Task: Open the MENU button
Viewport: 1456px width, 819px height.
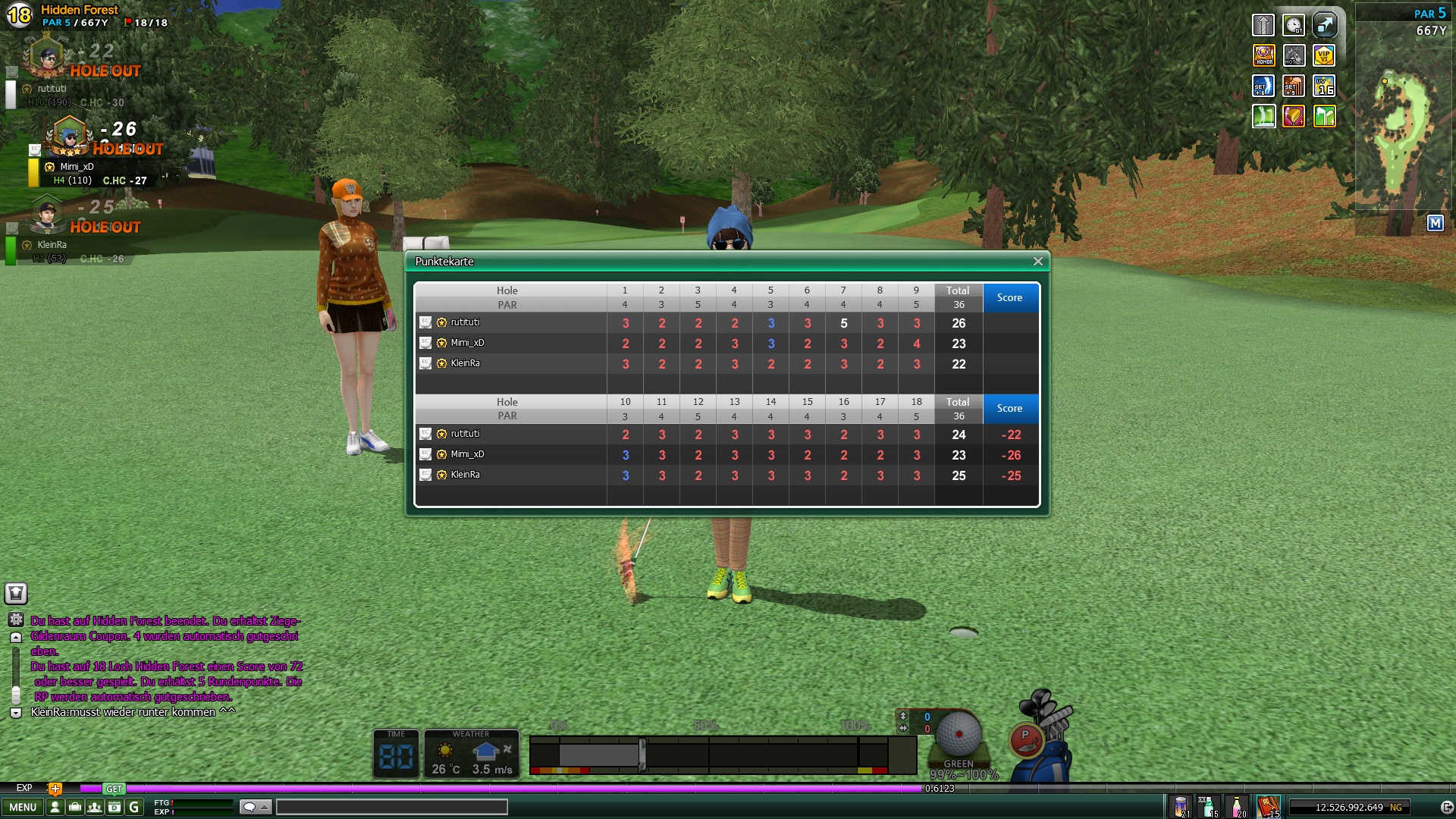Action: point(23,808)
